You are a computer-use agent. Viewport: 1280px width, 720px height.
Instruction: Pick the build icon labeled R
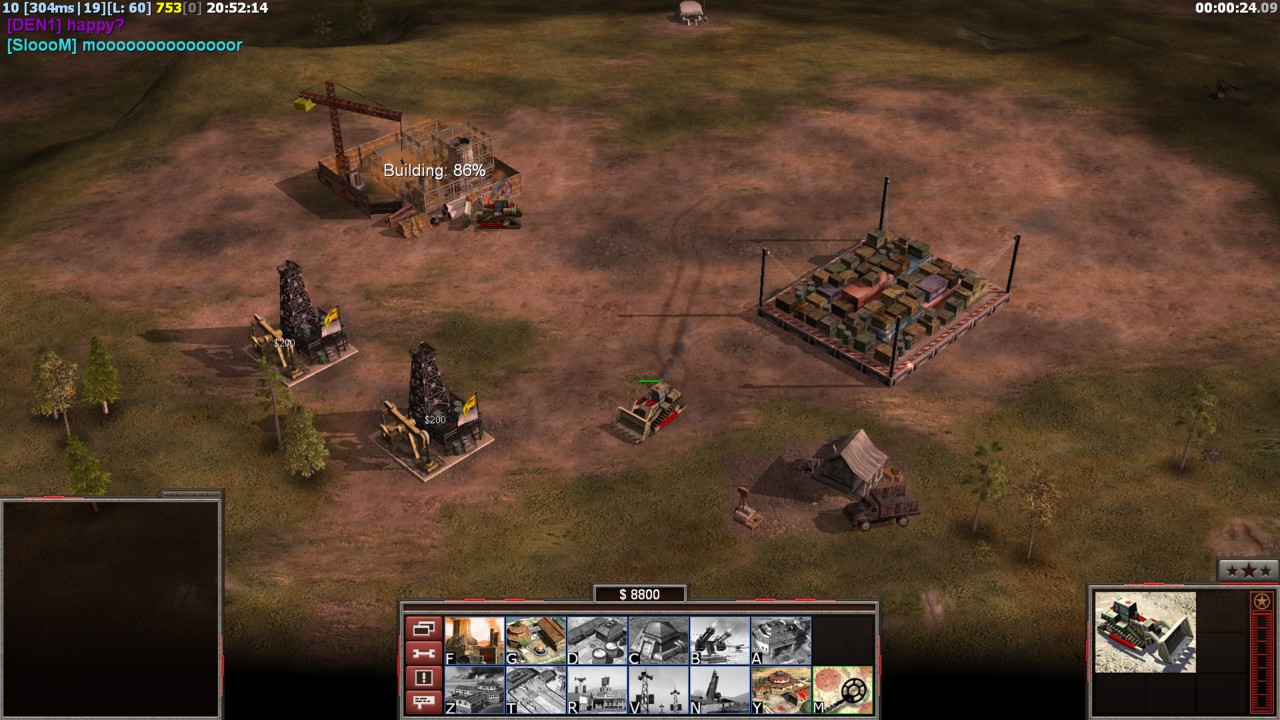tap(597, 690)
